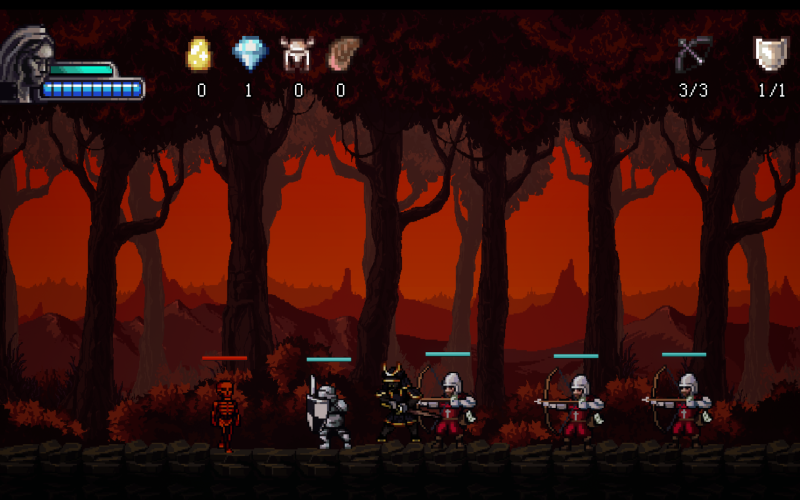Select the brown feather resource icon
The image size is (800, 500).
(343, 53)
